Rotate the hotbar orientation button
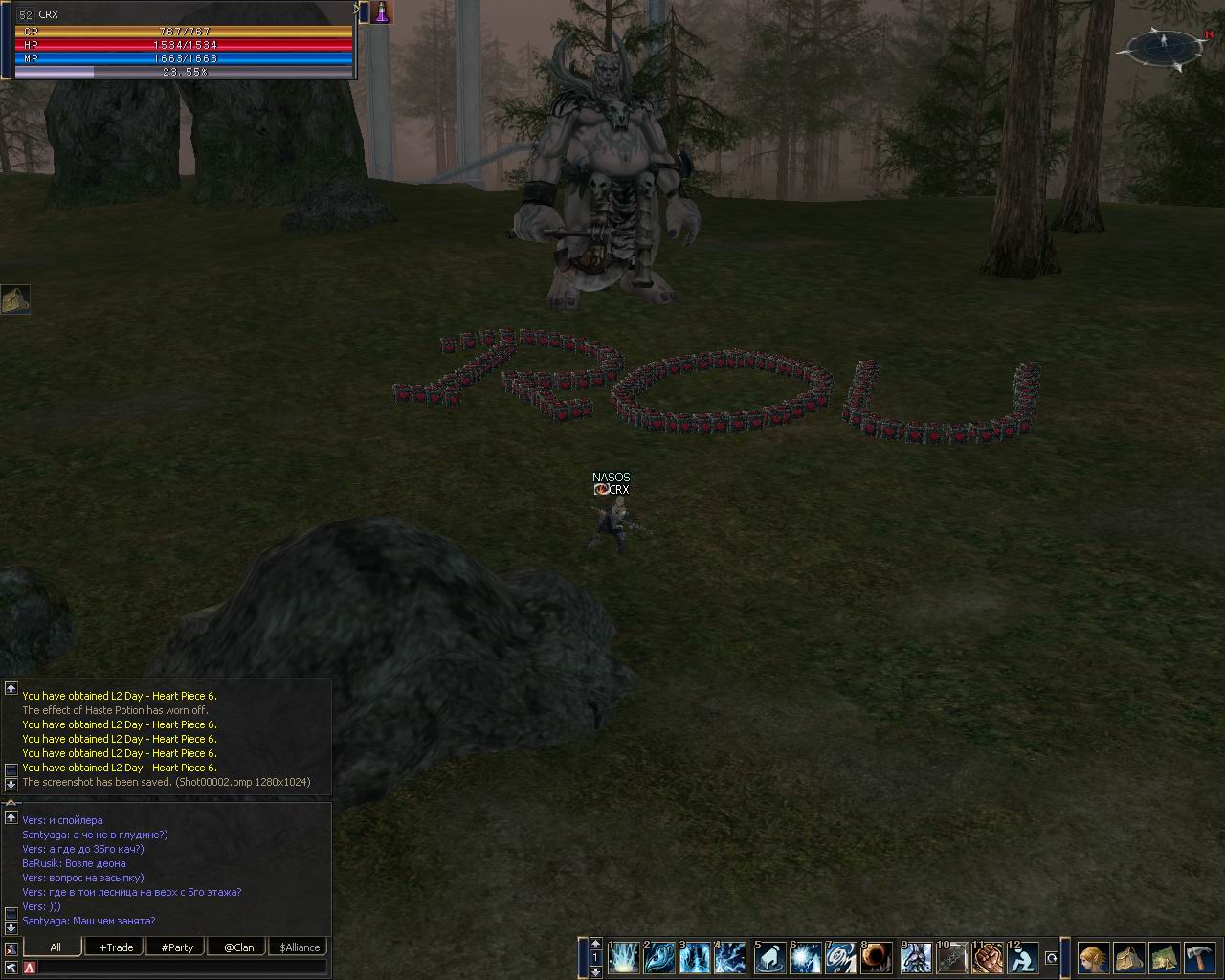Screen dimensions: 1225x980 1052,957
